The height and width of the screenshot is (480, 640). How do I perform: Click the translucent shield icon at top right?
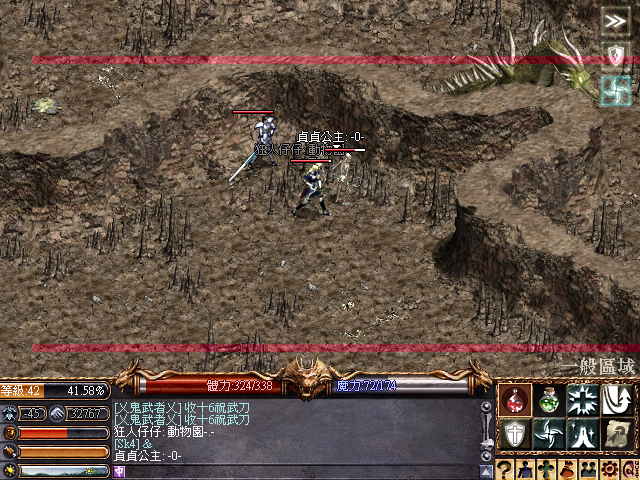(x=615, y=54)
